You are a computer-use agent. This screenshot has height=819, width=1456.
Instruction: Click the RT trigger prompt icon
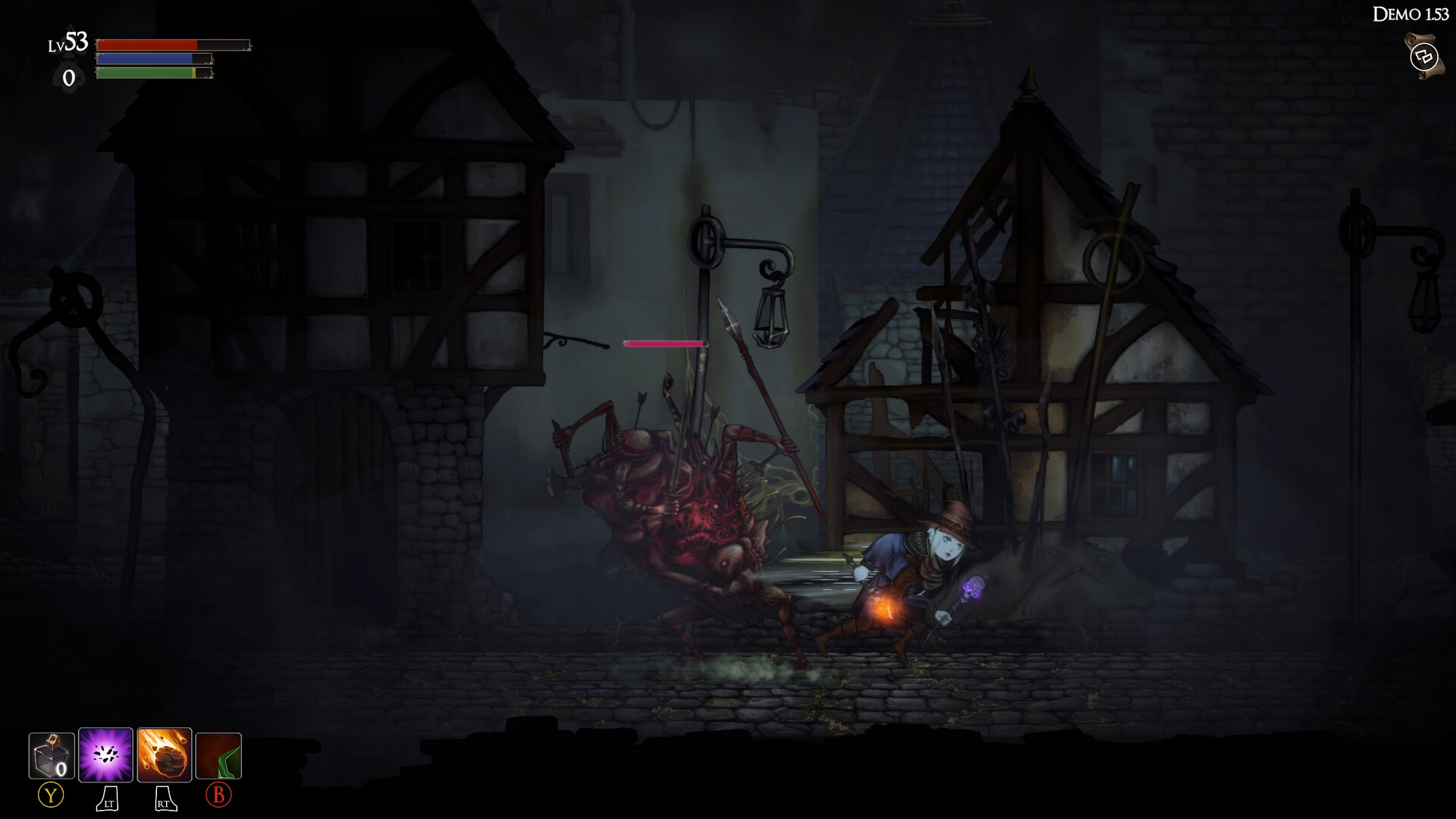pos(165,797)
